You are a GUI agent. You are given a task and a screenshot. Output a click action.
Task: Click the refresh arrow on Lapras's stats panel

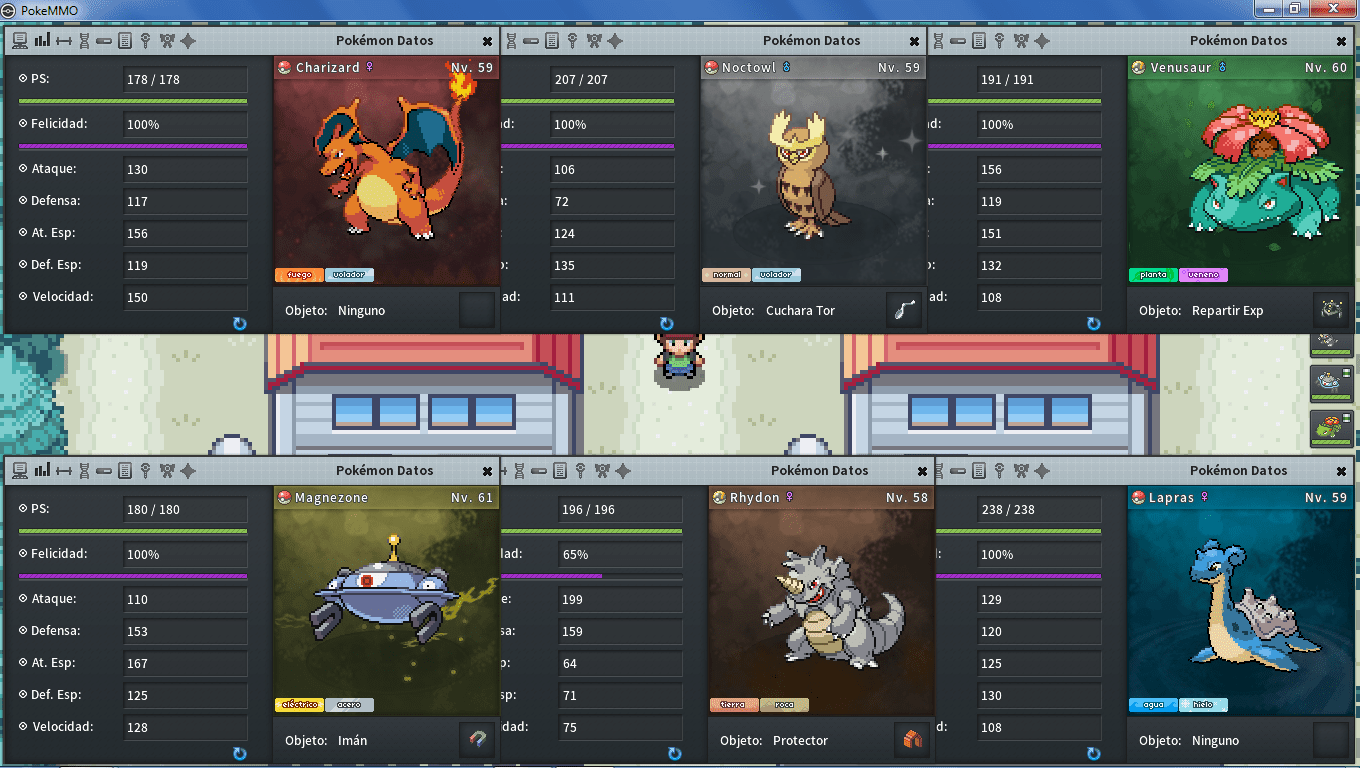1093,754
